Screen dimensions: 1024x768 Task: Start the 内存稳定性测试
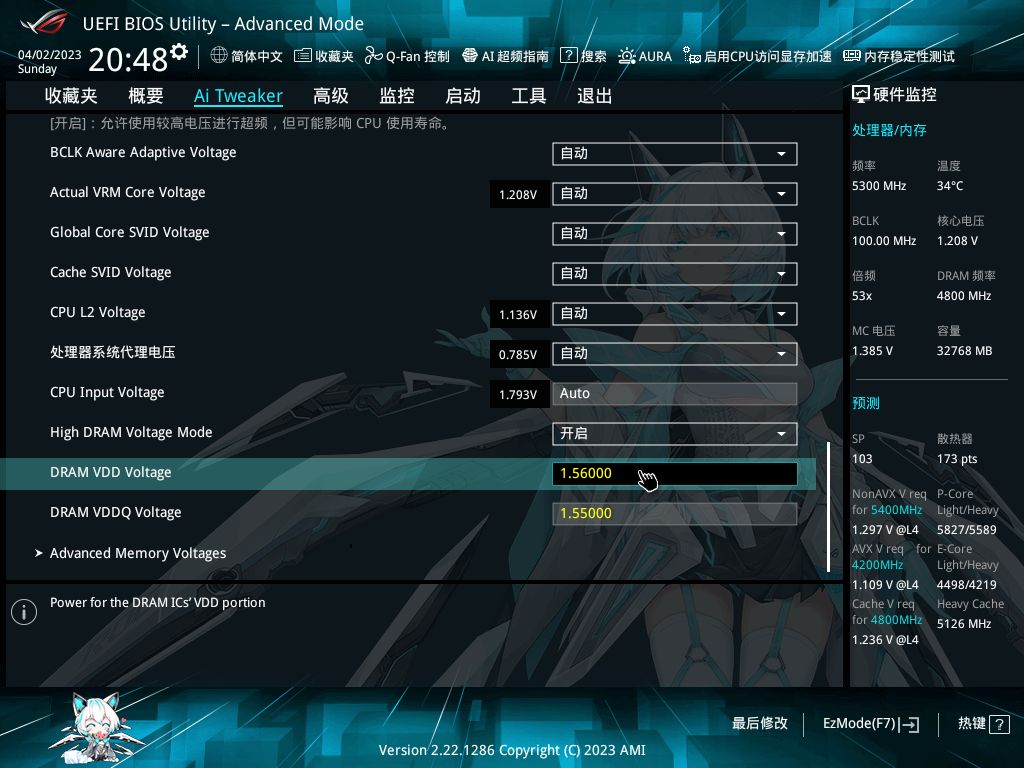coord(899,56)
